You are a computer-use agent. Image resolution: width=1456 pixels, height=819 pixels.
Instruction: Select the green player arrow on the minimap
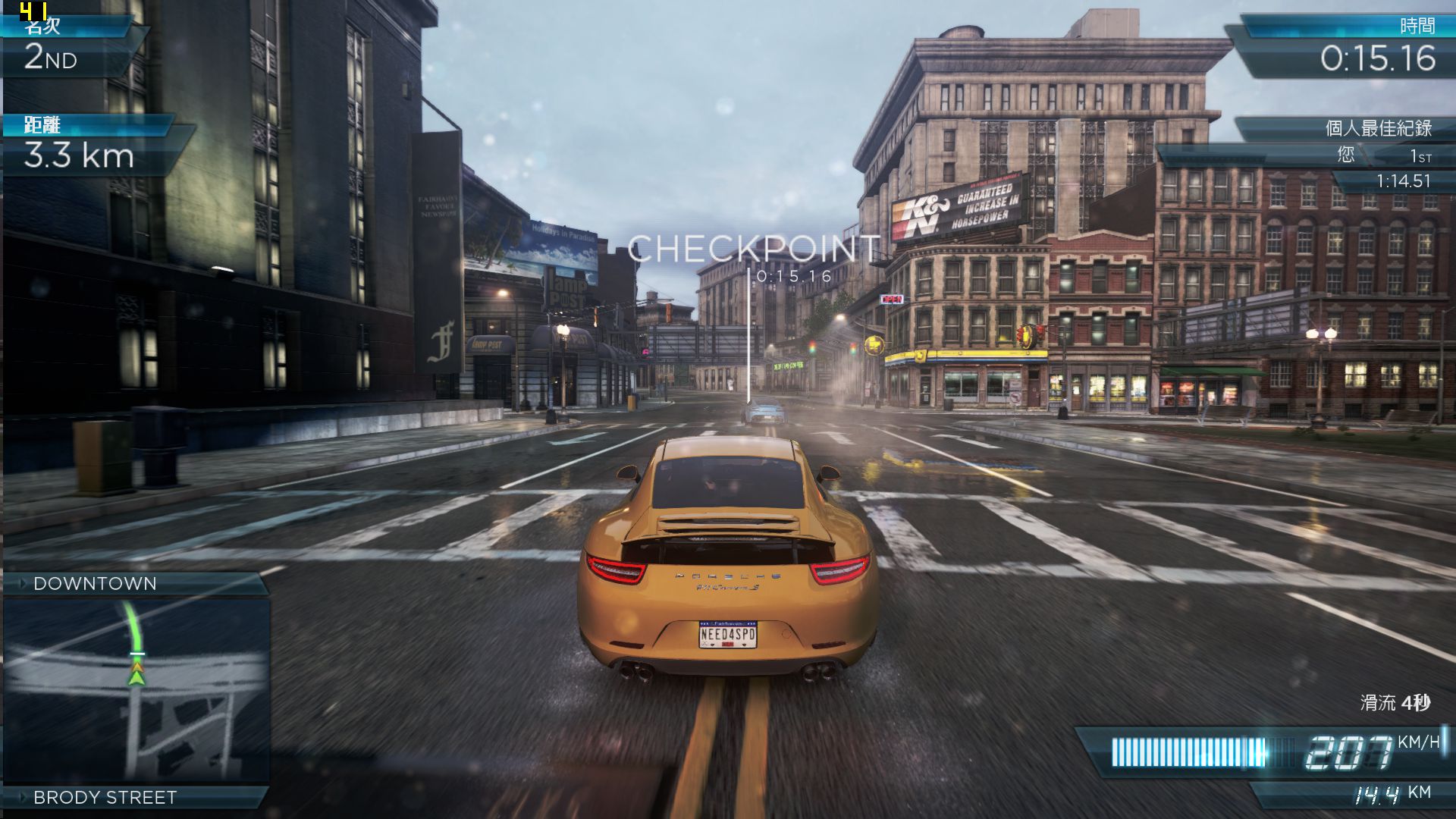point(136,676)
